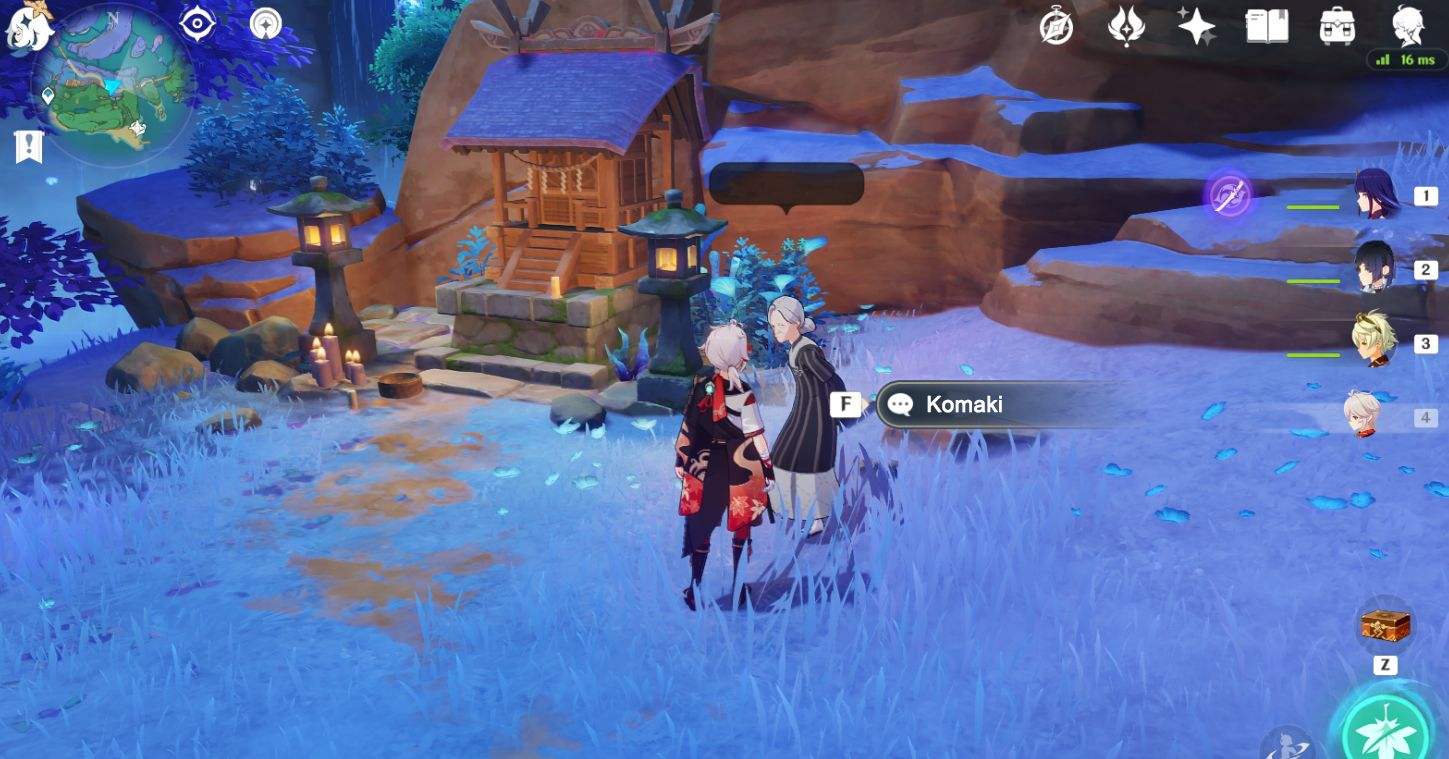This screenshot has width=1449, height=759.
Task: Click the F interaction key indicator
Action: [x=846, y=404]
